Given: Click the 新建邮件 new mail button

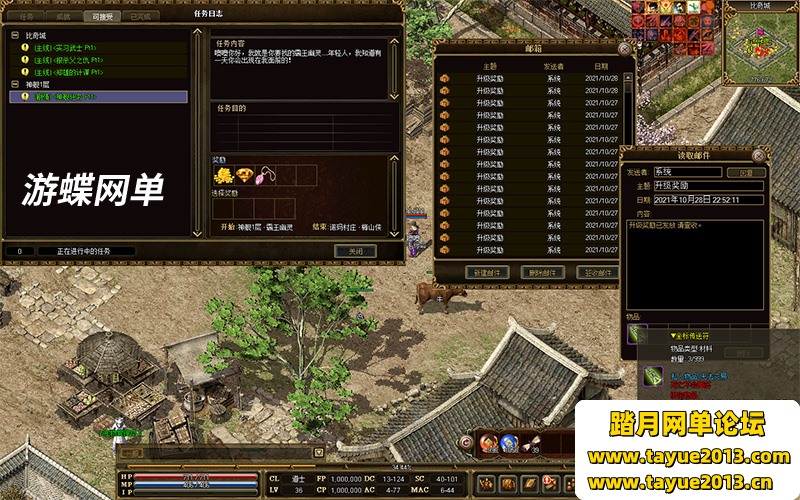Looking at the screenshot, I should click(487, 272).
